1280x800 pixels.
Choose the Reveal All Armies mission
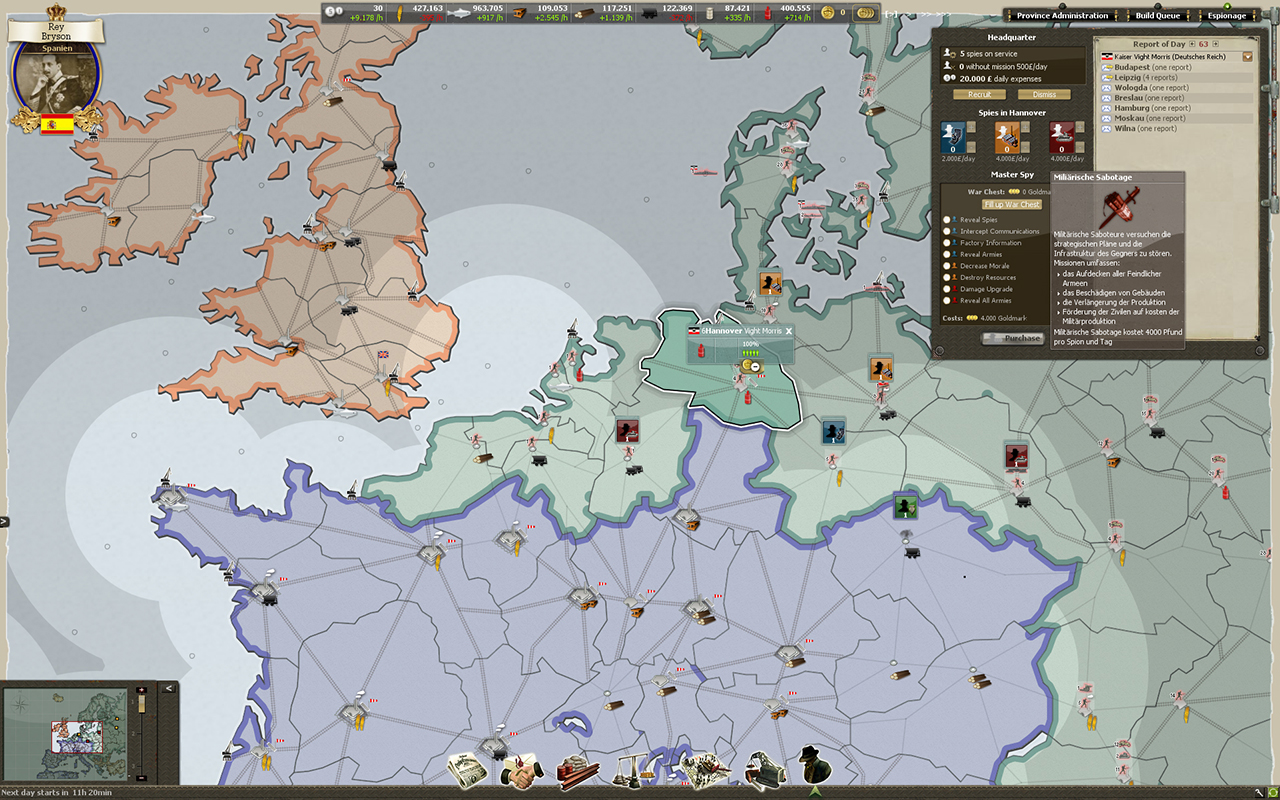point(947,300)
